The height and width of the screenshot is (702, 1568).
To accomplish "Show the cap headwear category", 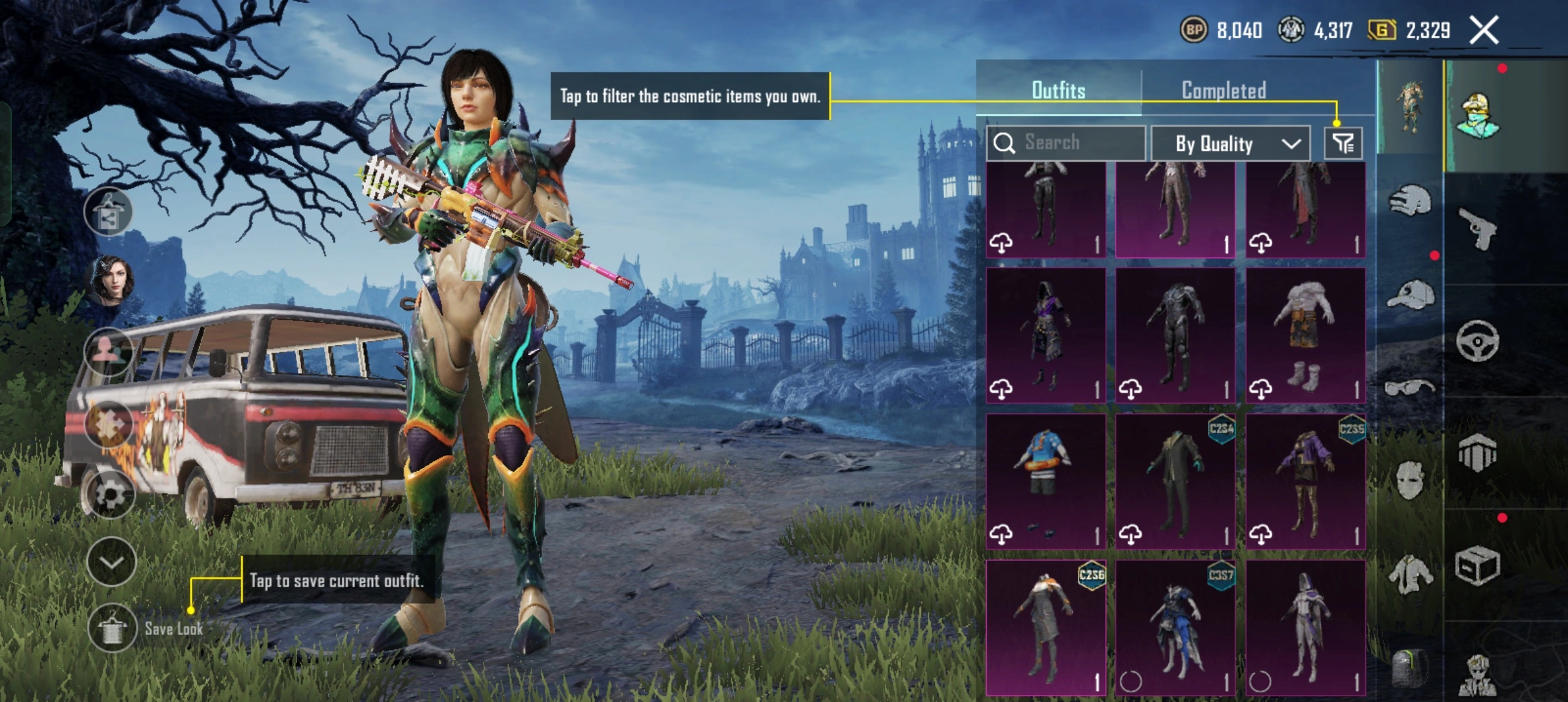I will click(1409, 296).
